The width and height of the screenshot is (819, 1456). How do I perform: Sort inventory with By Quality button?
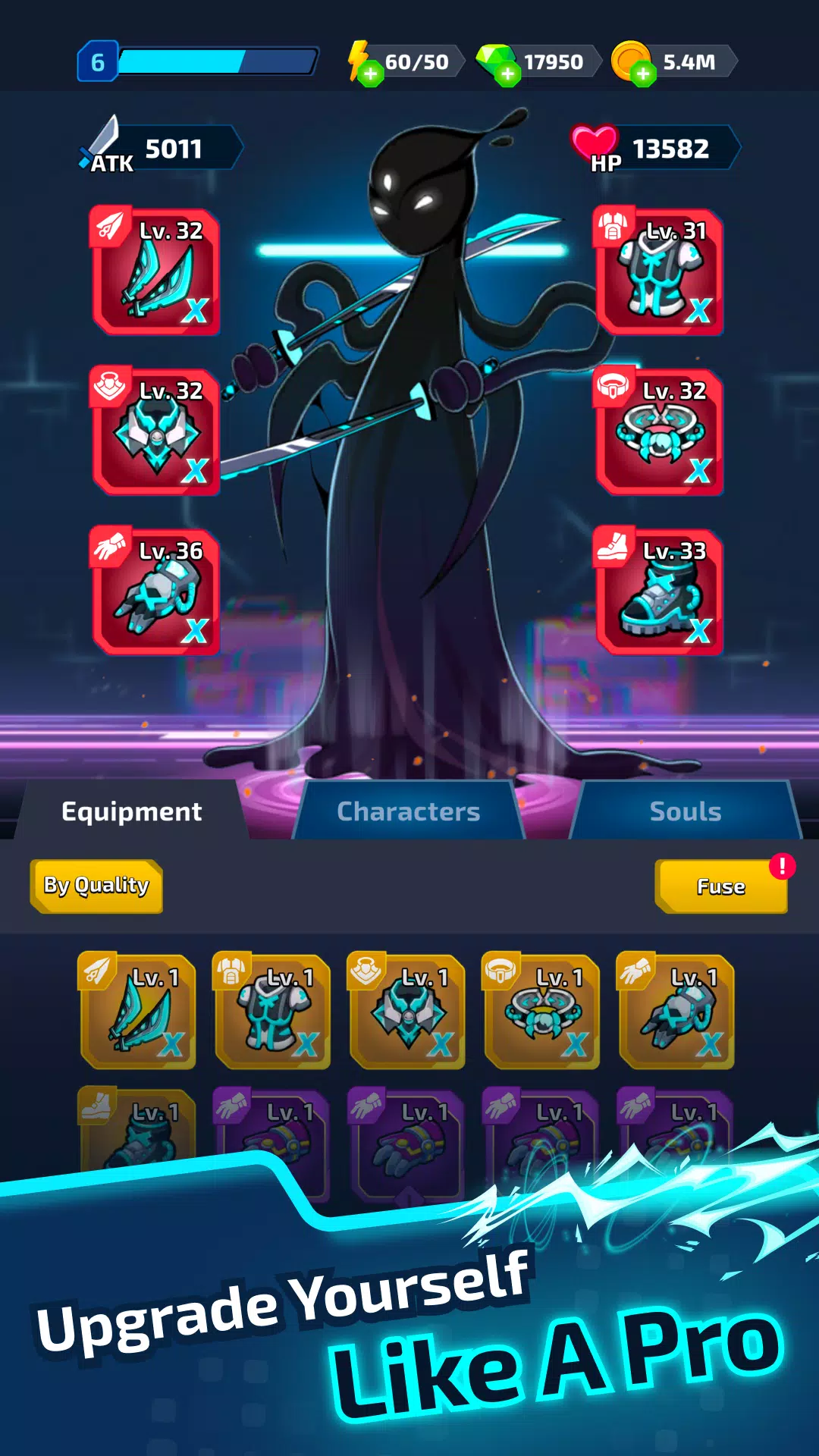(x=96, y=886)
